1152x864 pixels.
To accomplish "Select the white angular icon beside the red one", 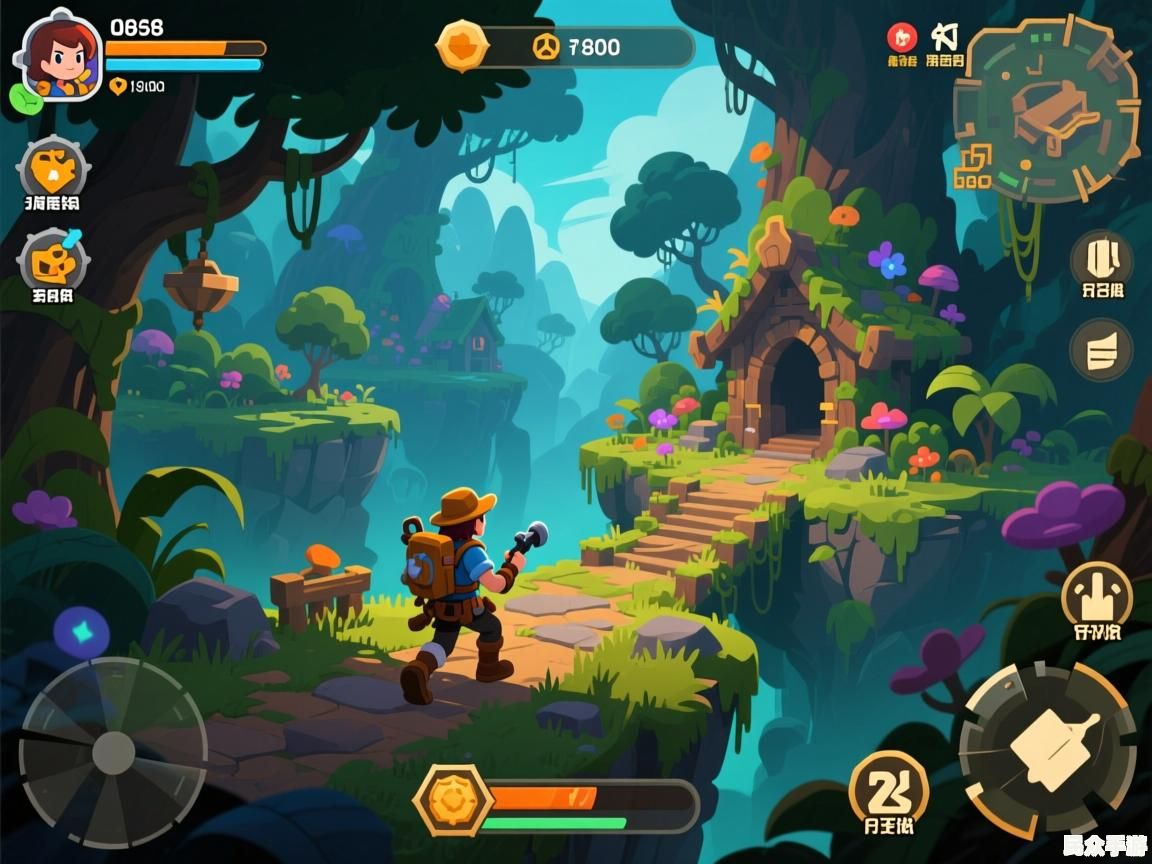I will (944, 37).
